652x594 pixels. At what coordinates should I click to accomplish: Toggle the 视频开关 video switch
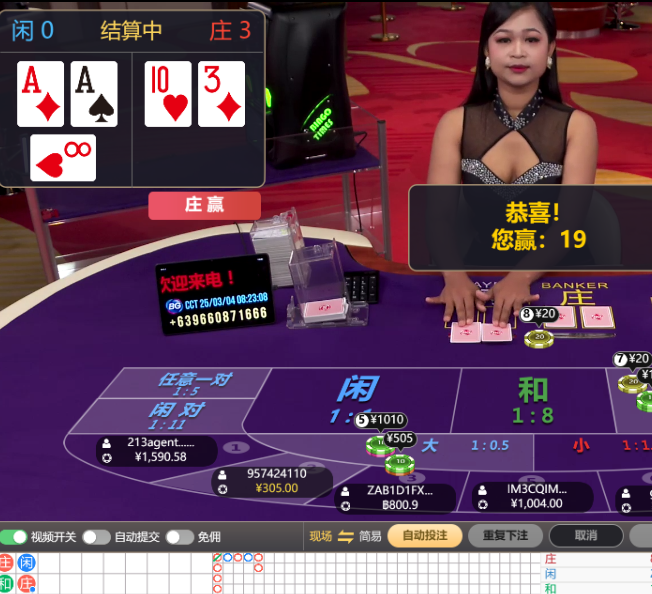(15, 537)
